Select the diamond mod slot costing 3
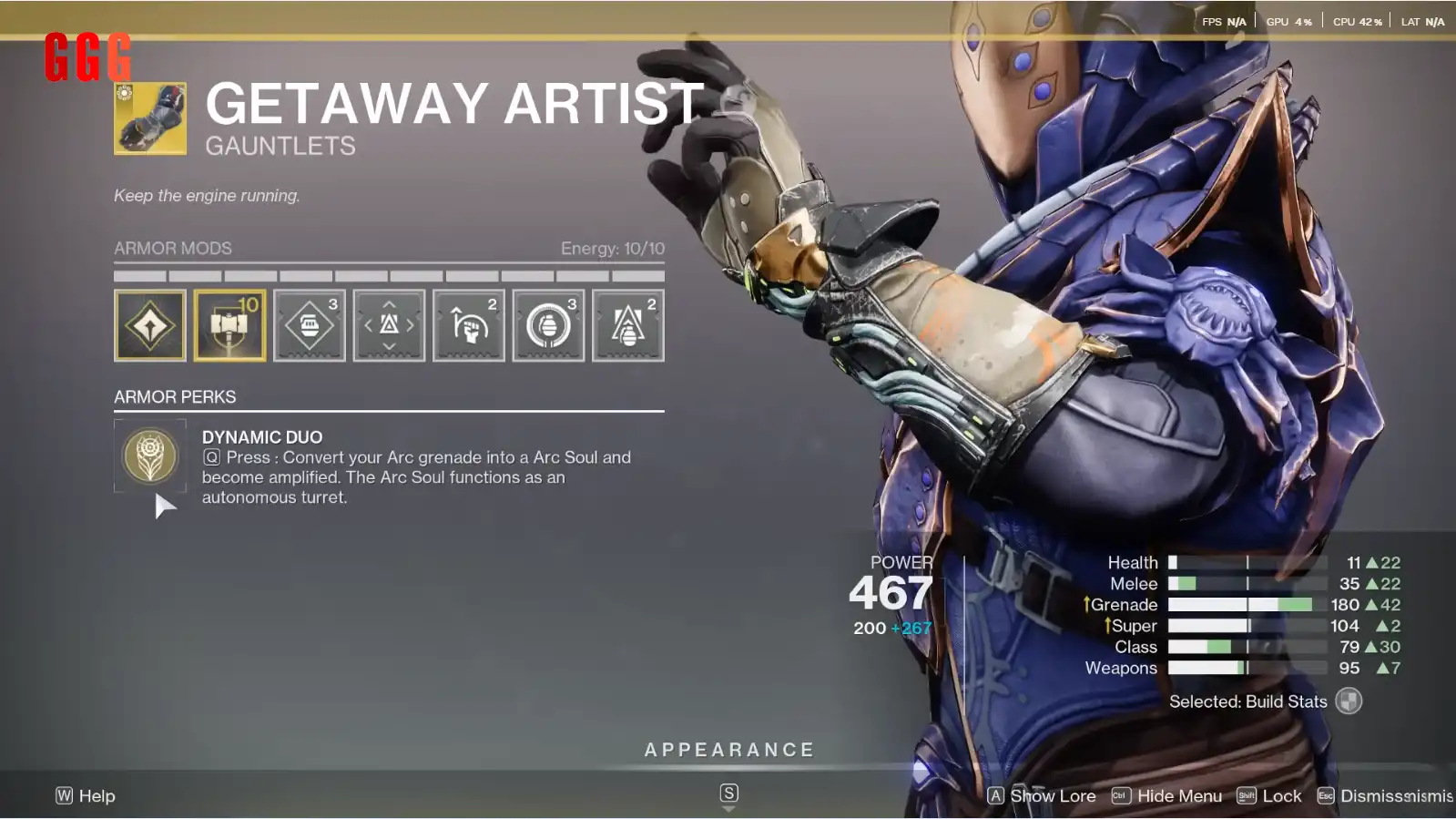This screenshot has width=1456, height=819. (x=310, y=325)
